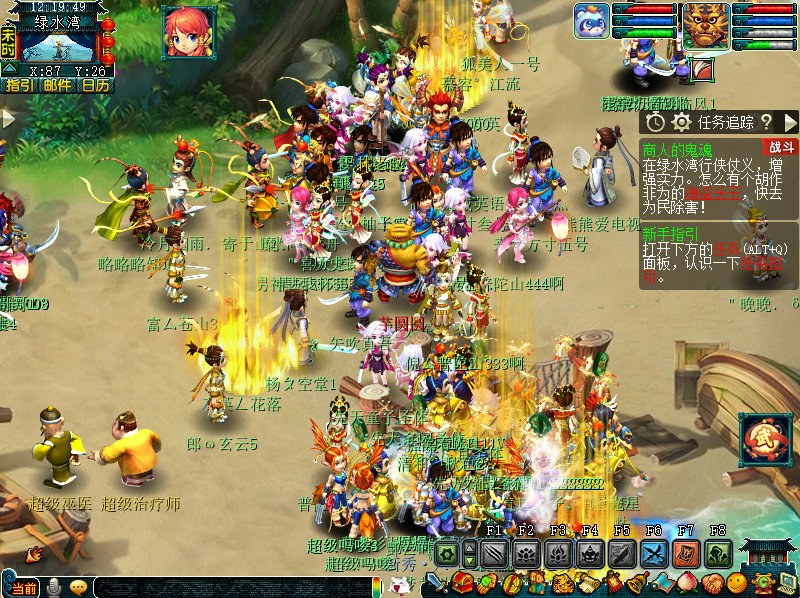Click the 武 martial arts round button
The image size is (800, 598).
[x=765, y=440]
